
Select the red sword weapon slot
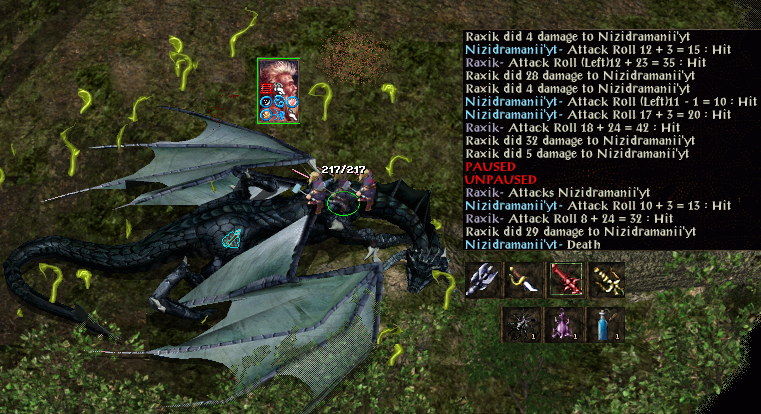[x=565, y=280]
